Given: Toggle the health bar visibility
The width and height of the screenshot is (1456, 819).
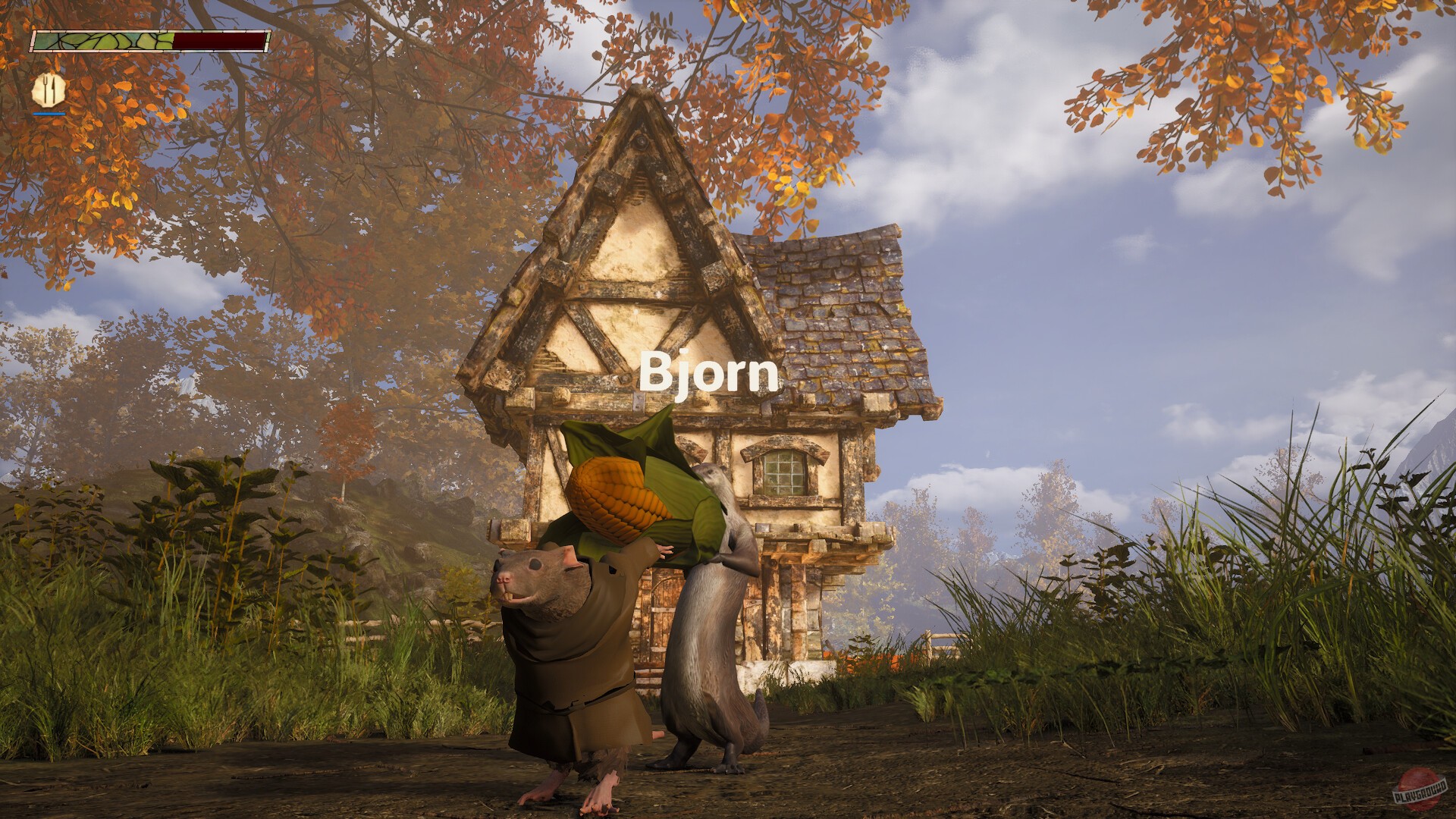Looking at the screenshot, I should 152,42.
